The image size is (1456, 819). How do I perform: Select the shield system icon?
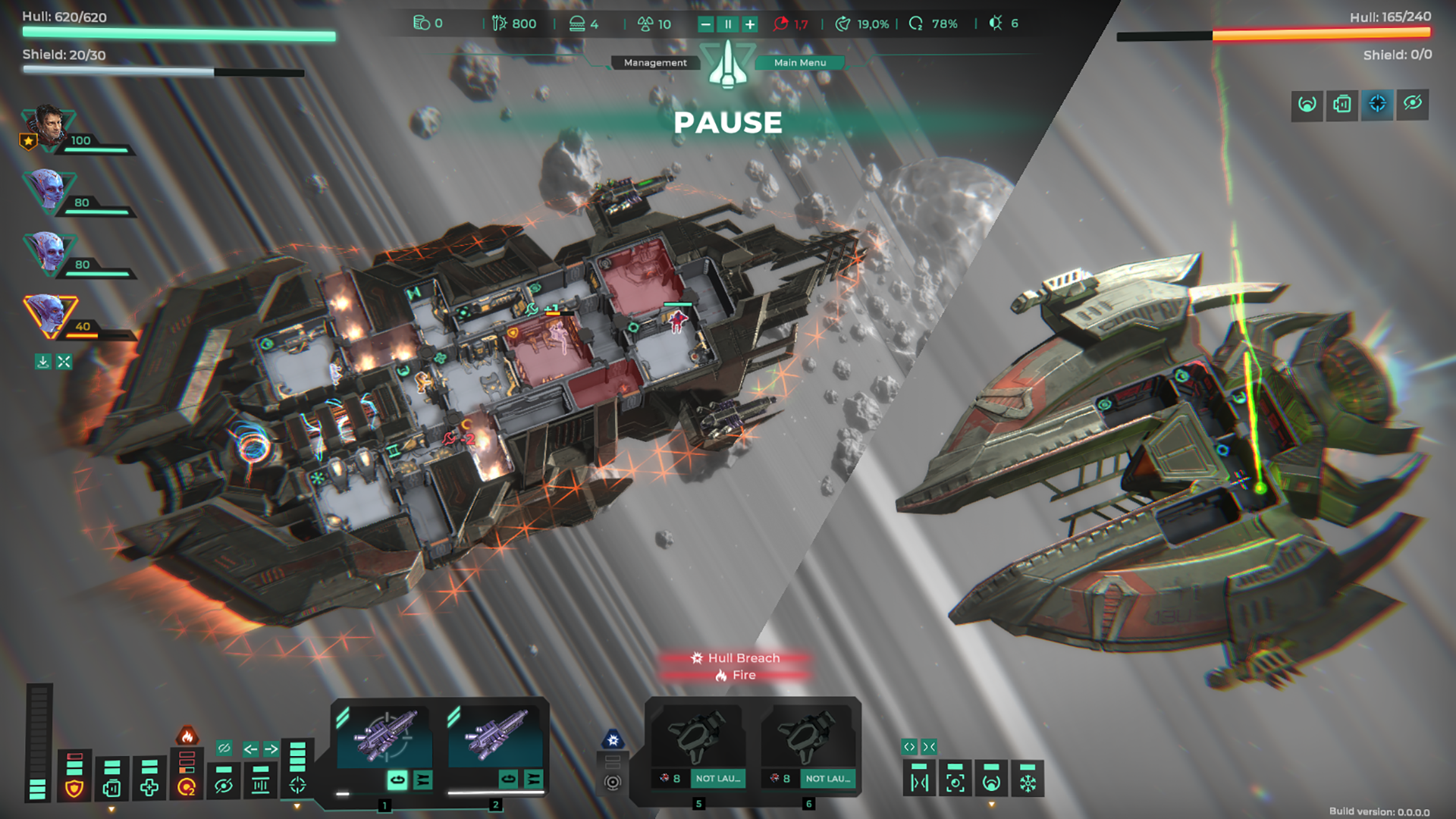pos(74,788)
